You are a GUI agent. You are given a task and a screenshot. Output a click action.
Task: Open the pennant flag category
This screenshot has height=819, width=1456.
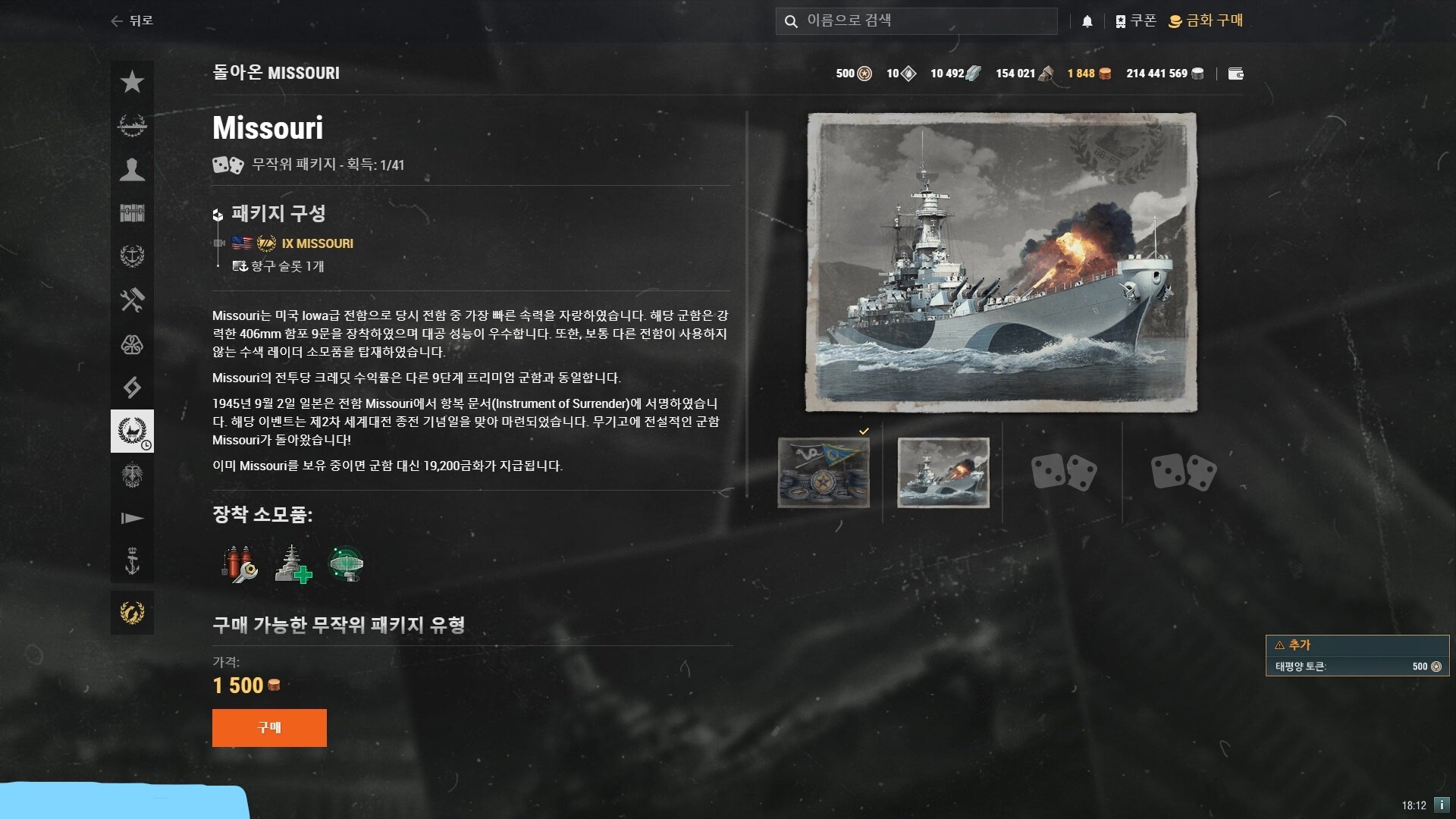coord(132,519)
